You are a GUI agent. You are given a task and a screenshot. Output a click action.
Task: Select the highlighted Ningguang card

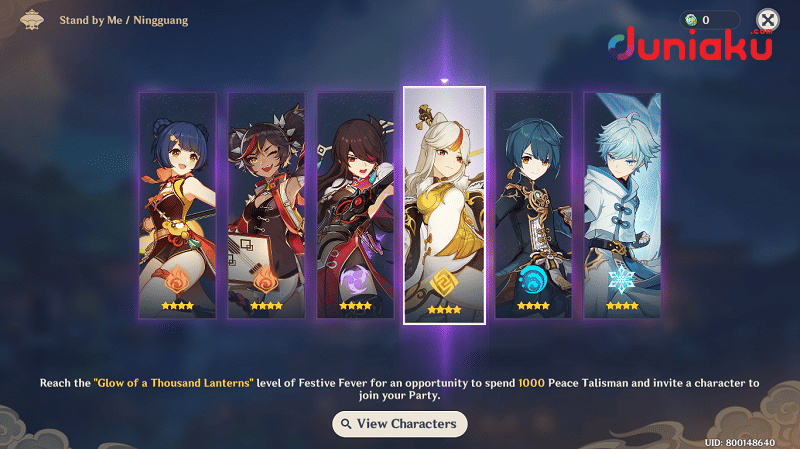444,205
